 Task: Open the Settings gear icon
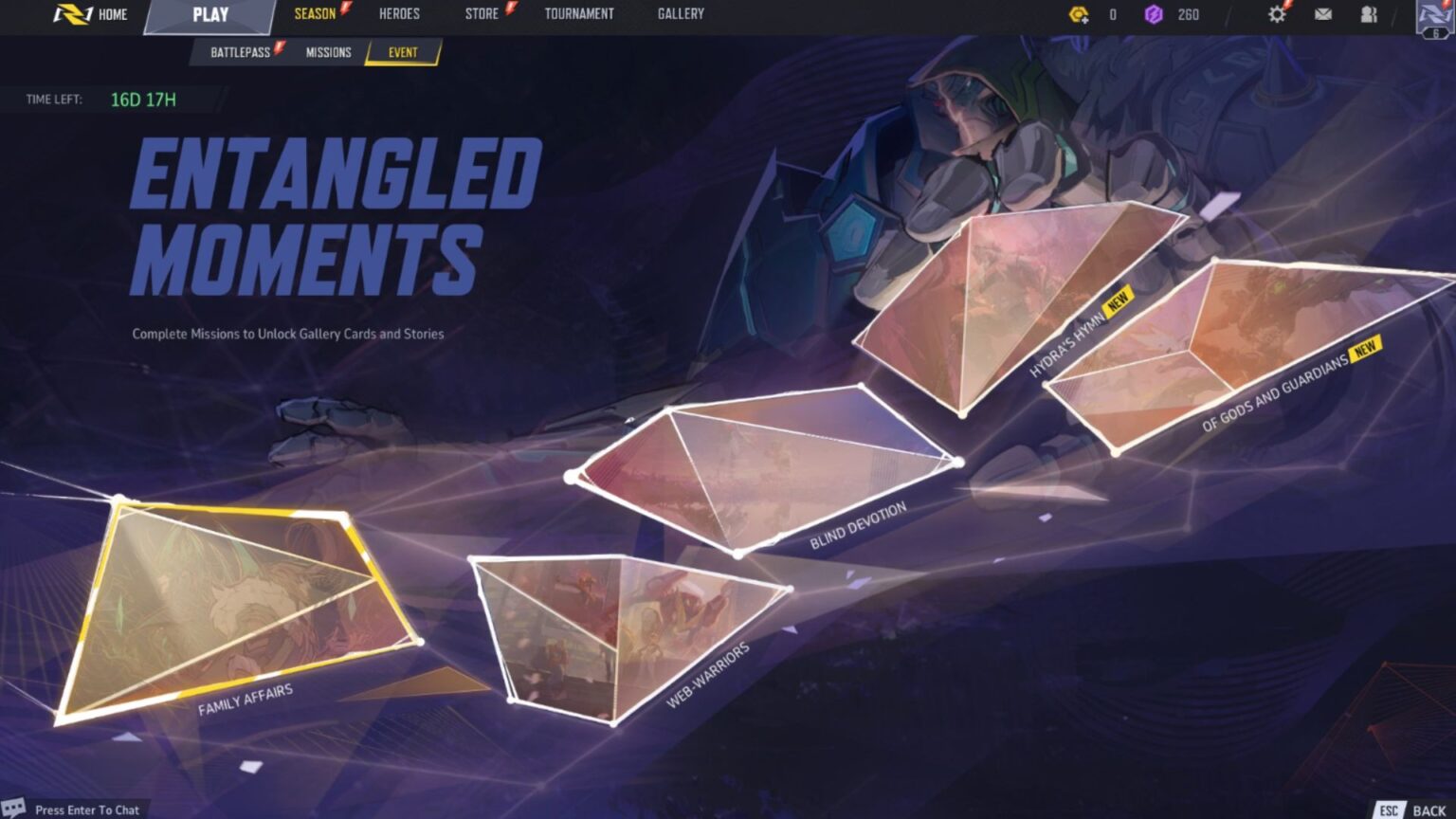point(1277,13)
